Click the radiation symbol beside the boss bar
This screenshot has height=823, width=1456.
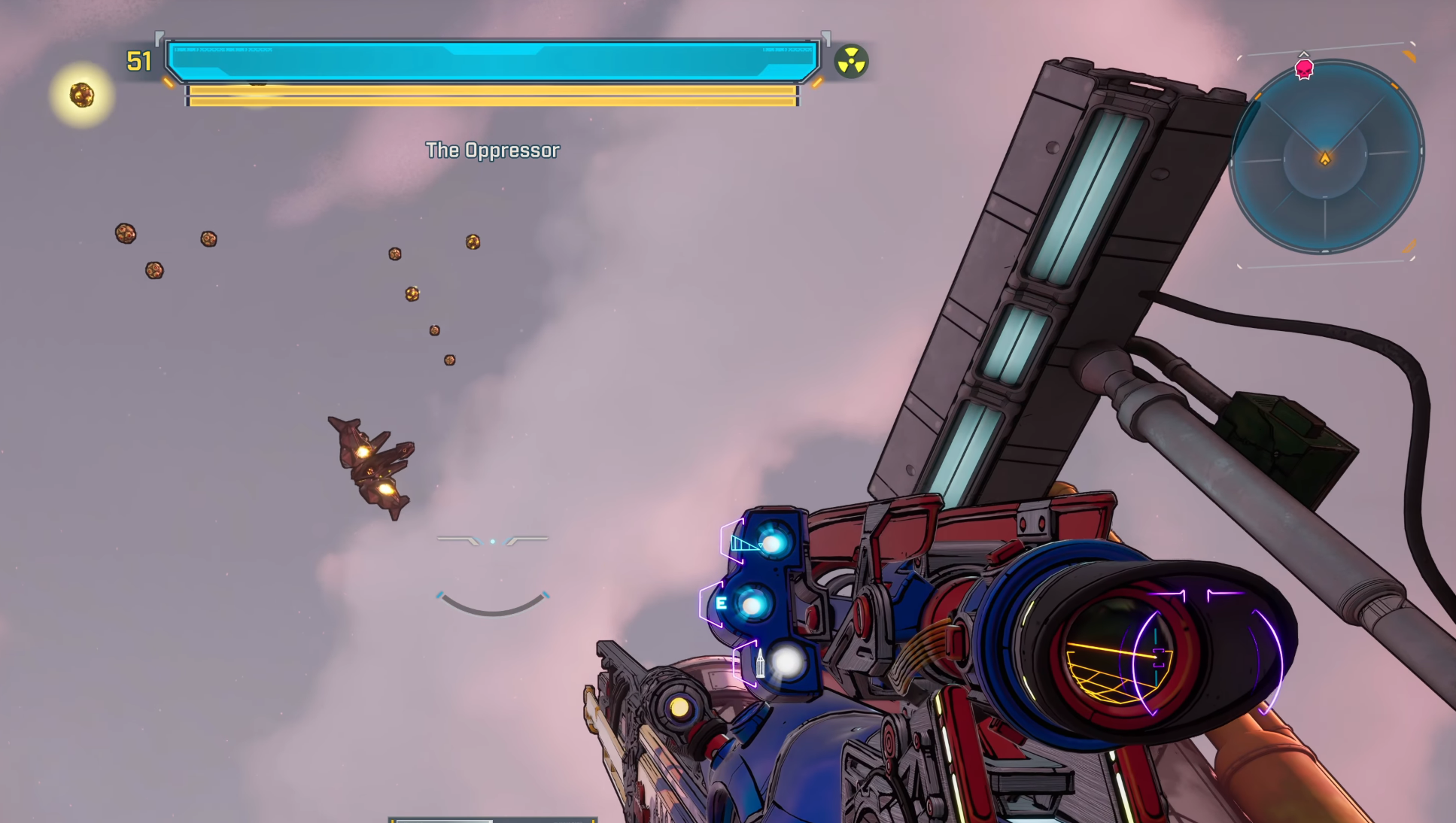click(x=851, y=62)
